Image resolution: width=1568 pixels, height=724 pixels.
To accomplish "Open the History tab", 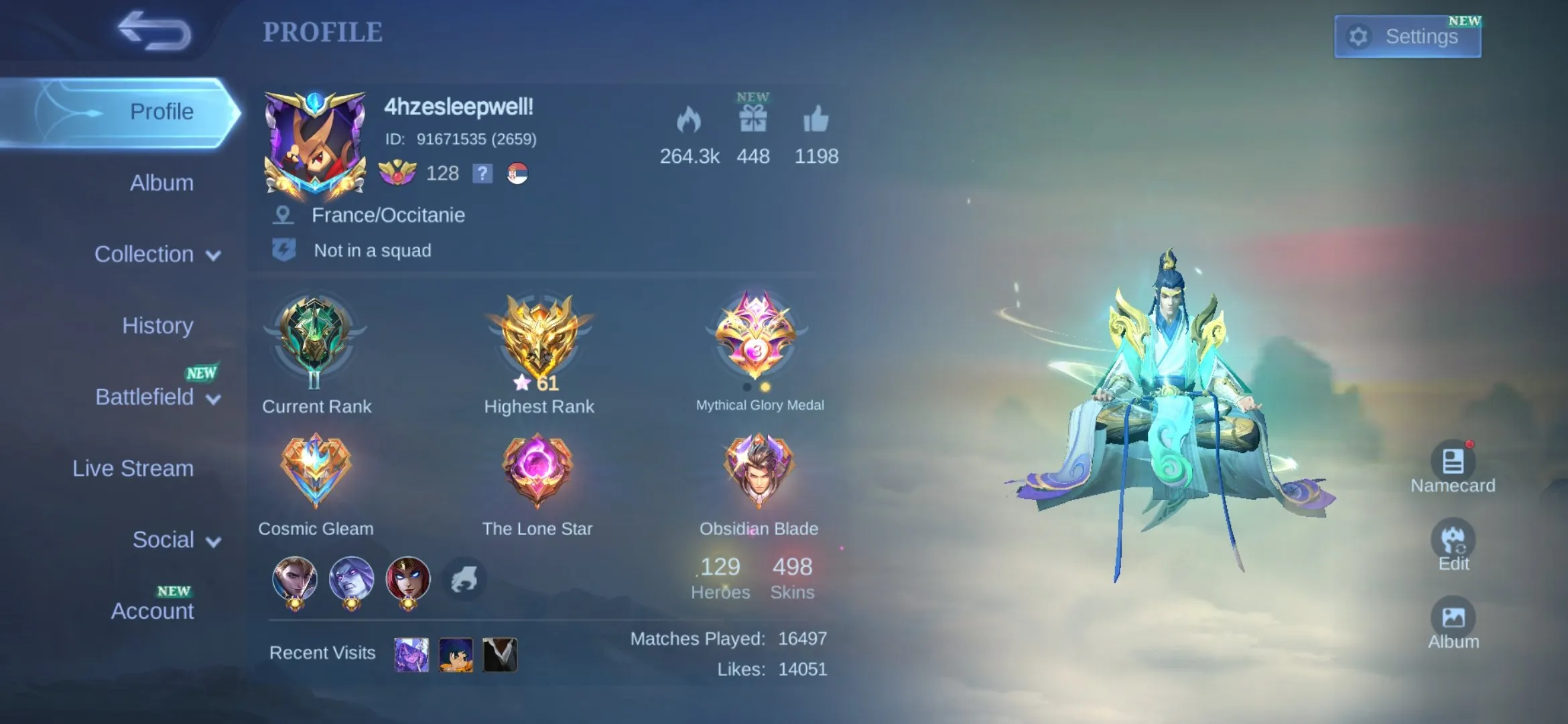I will coord(157,326).
